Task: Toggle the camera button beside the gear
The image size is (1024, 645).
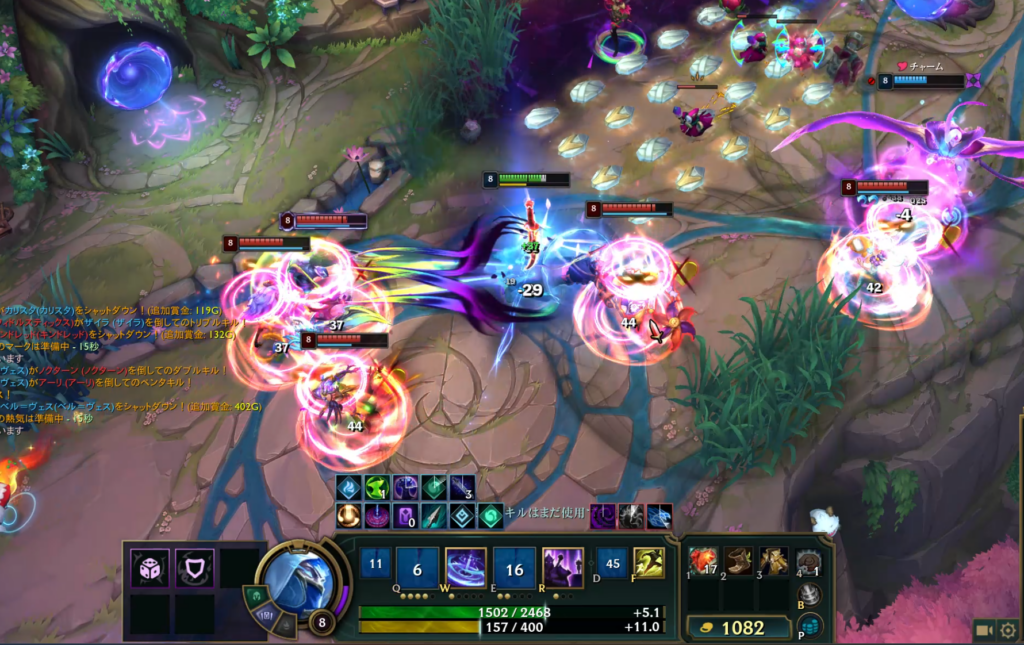Action: [x=984, y=631]
